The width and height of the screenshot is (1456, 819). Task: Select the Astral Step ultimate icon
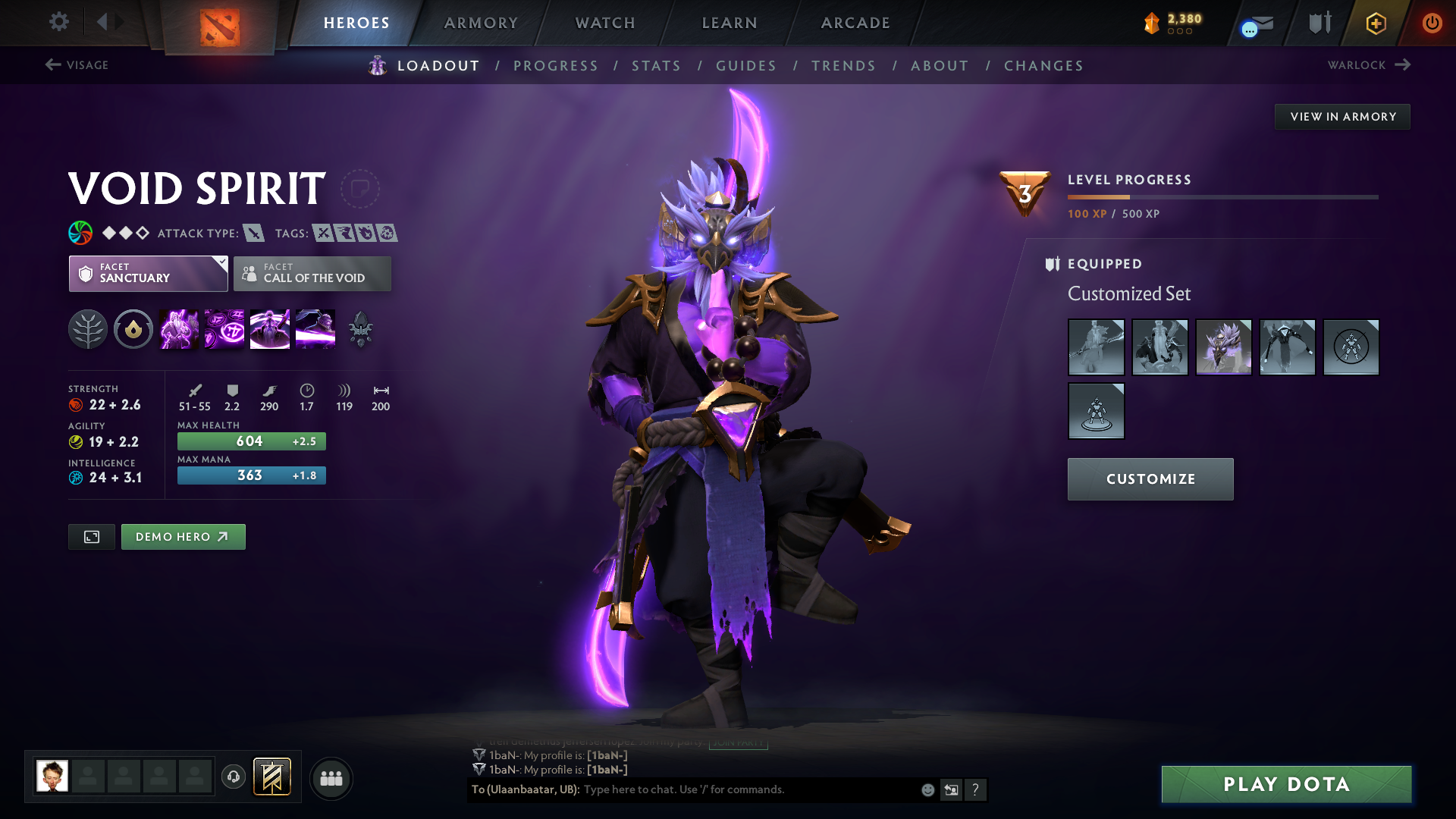click(315, 329)
